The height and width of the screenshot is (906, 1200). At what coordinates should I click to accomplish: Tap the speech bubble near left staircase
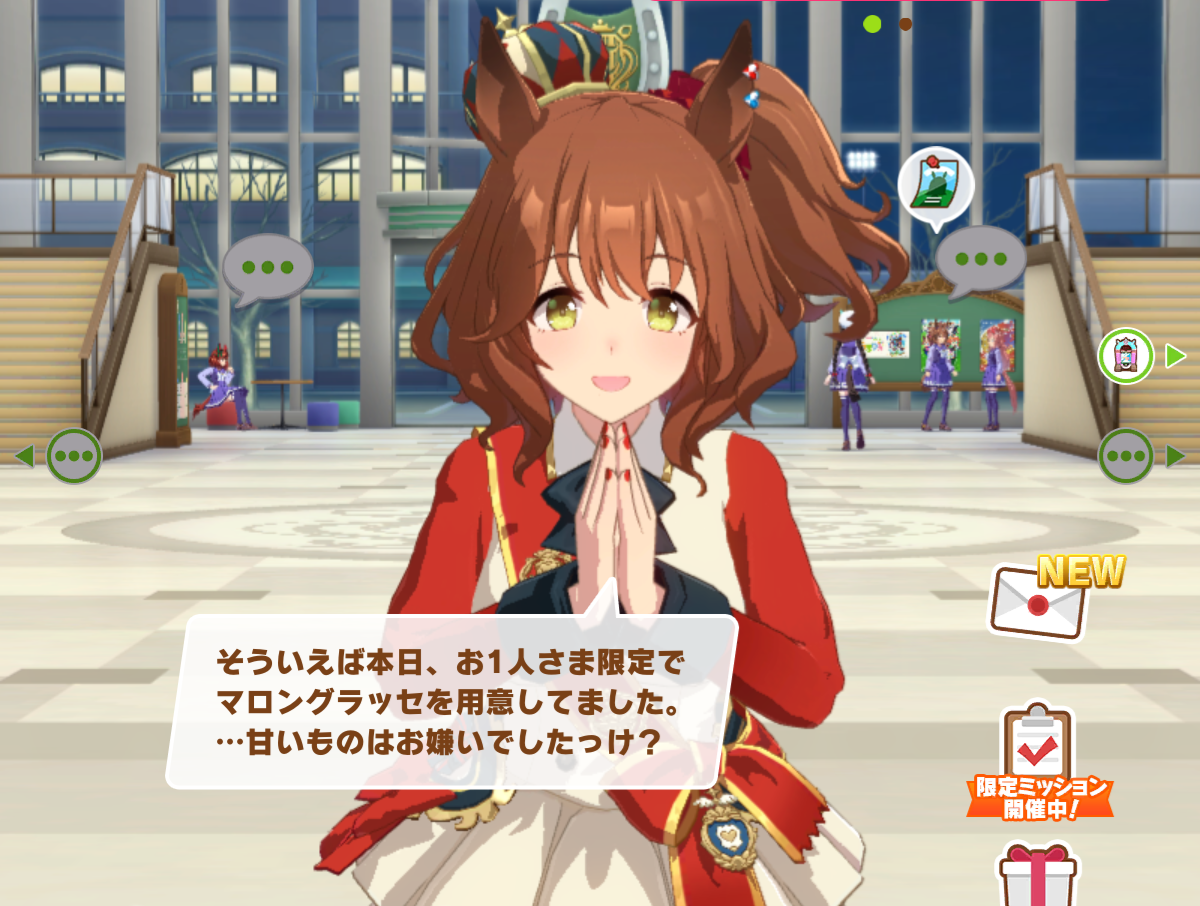(267, 267)
